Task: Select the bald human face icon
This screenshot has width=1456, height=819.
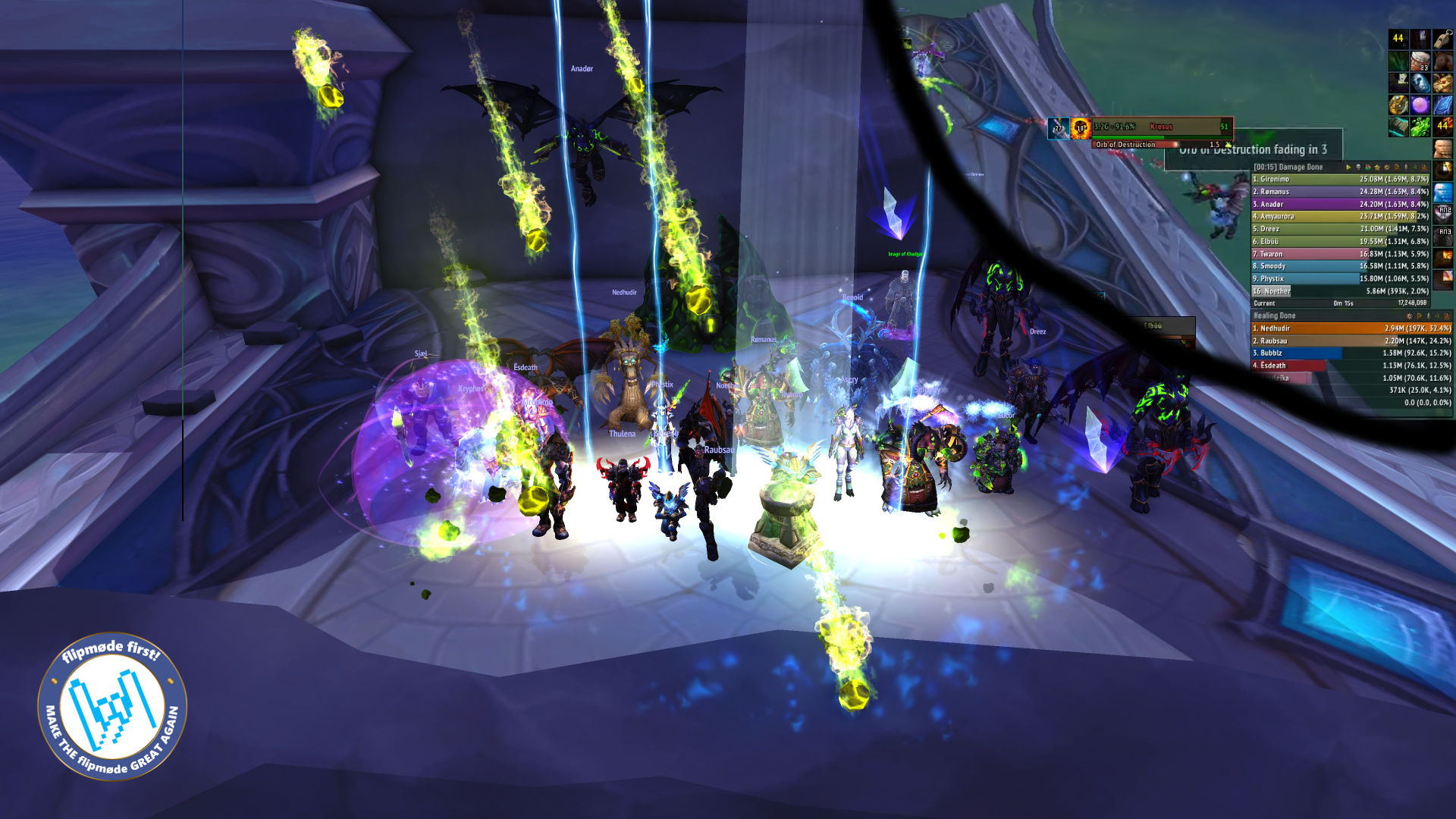Action: (x=1443, y=149)
